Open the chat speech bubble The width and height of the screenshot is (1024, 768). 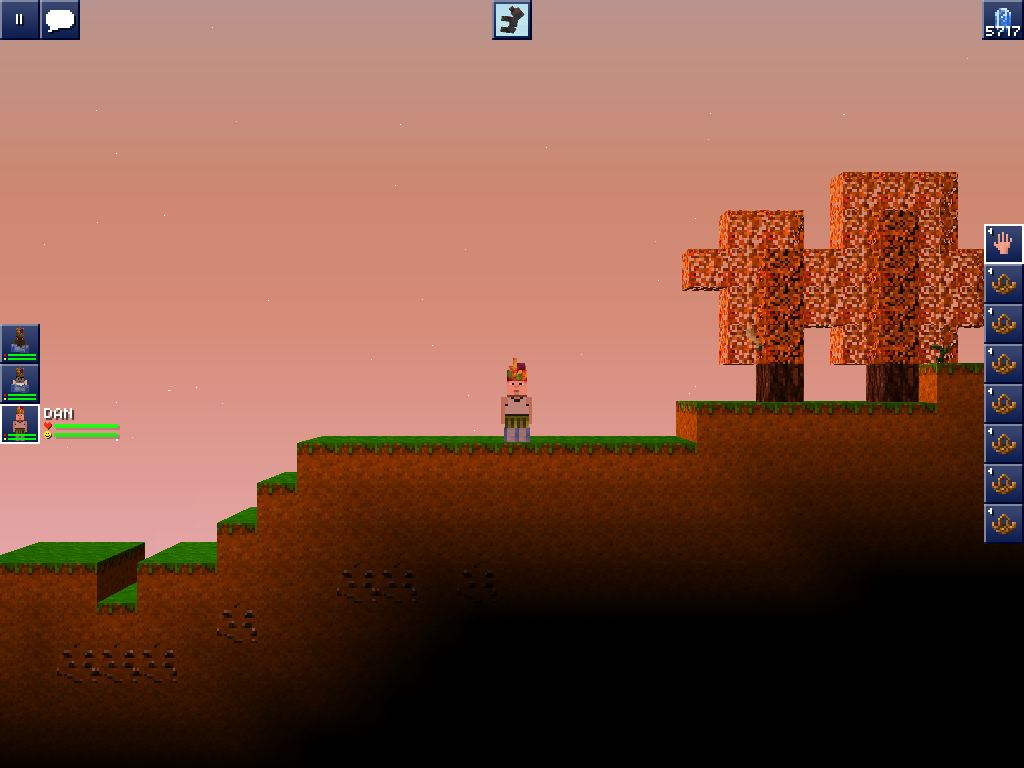(60, 19)
